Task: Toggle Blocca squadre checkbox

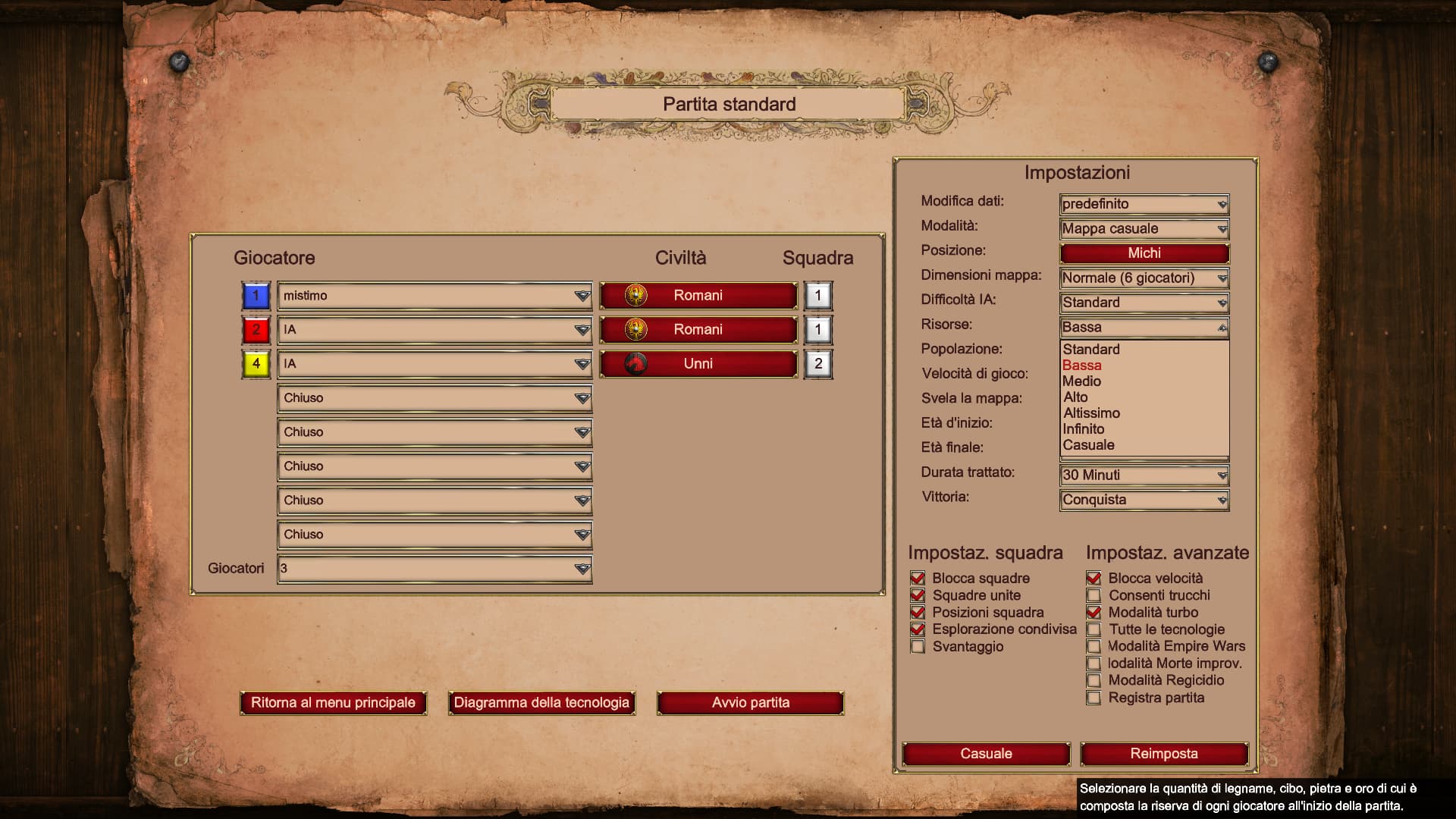Action: pos(918,579)
